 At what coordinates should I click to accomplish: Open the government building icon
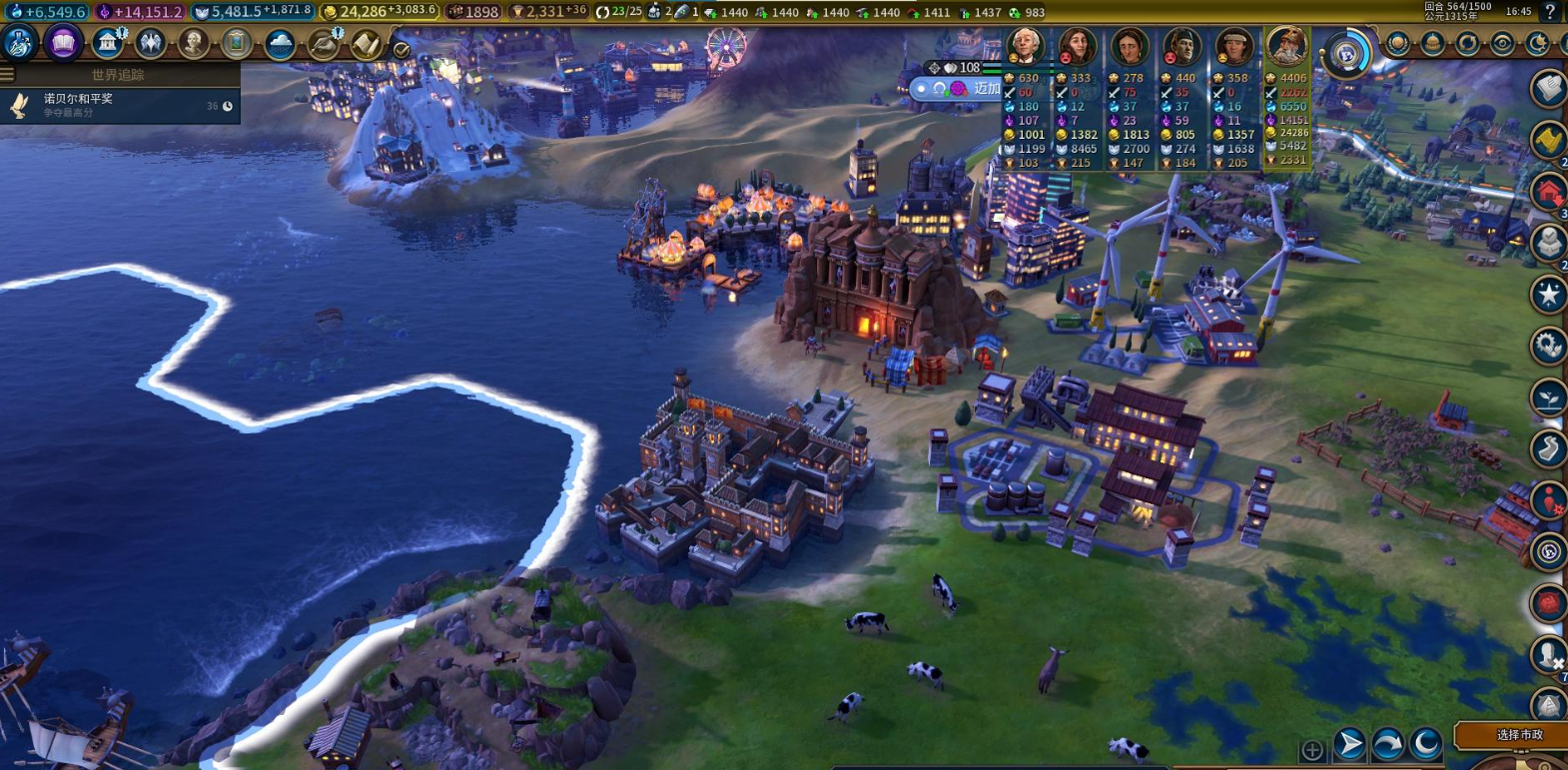point(107,43)
